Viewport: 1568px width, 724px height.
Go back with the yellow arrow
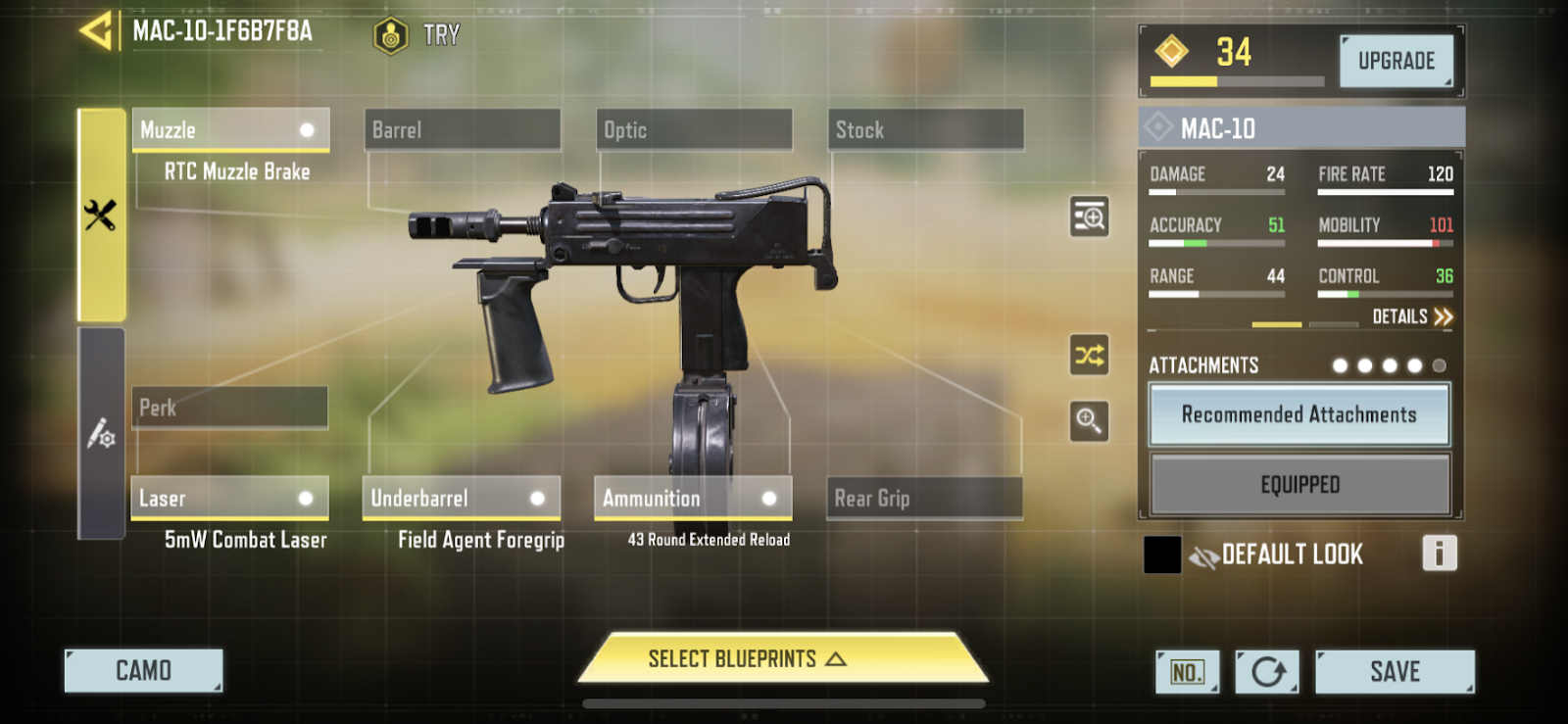[x=97, y=31]
